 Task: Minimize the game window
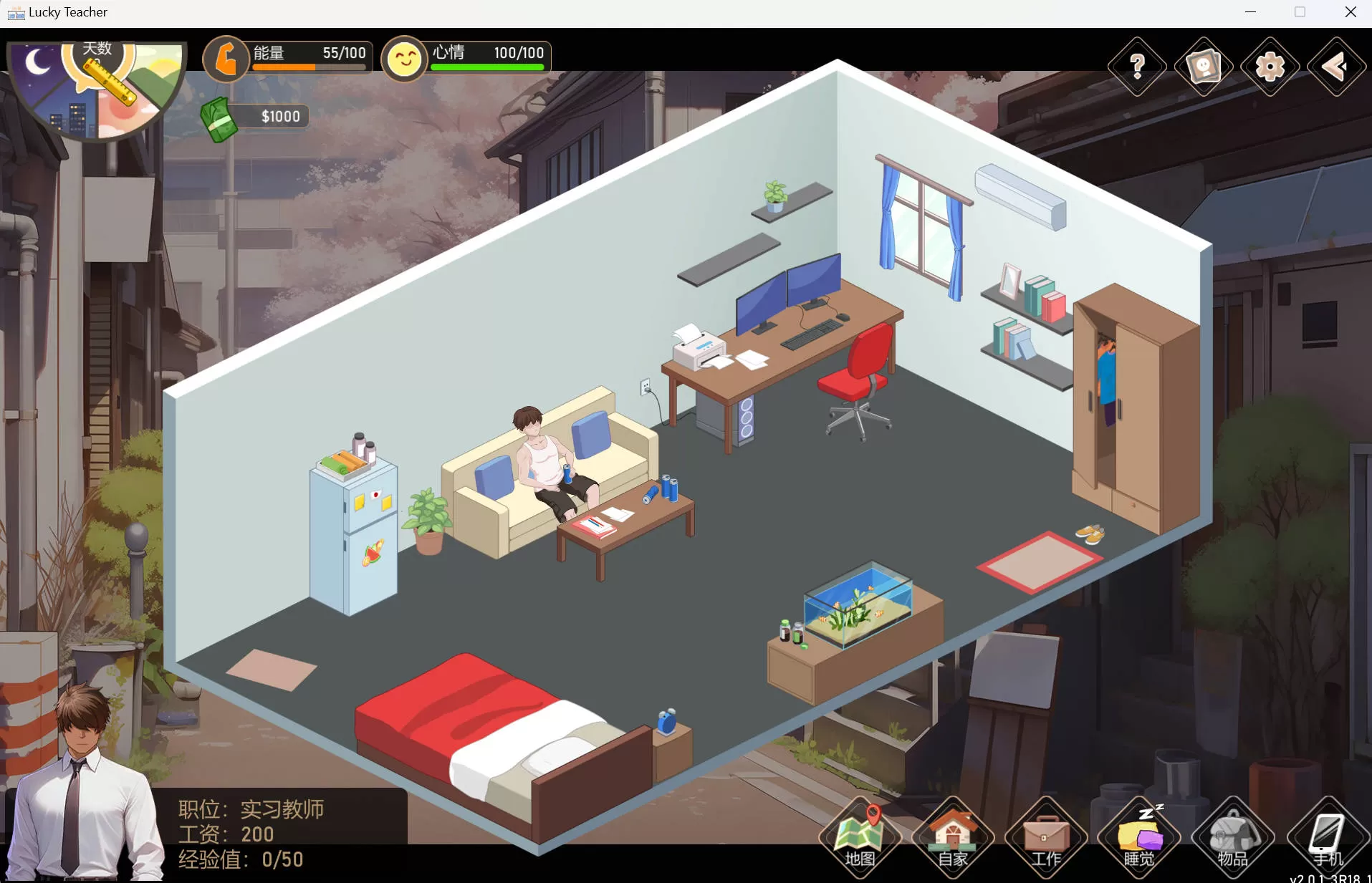pyautogui.click(x=1251, y=12)
